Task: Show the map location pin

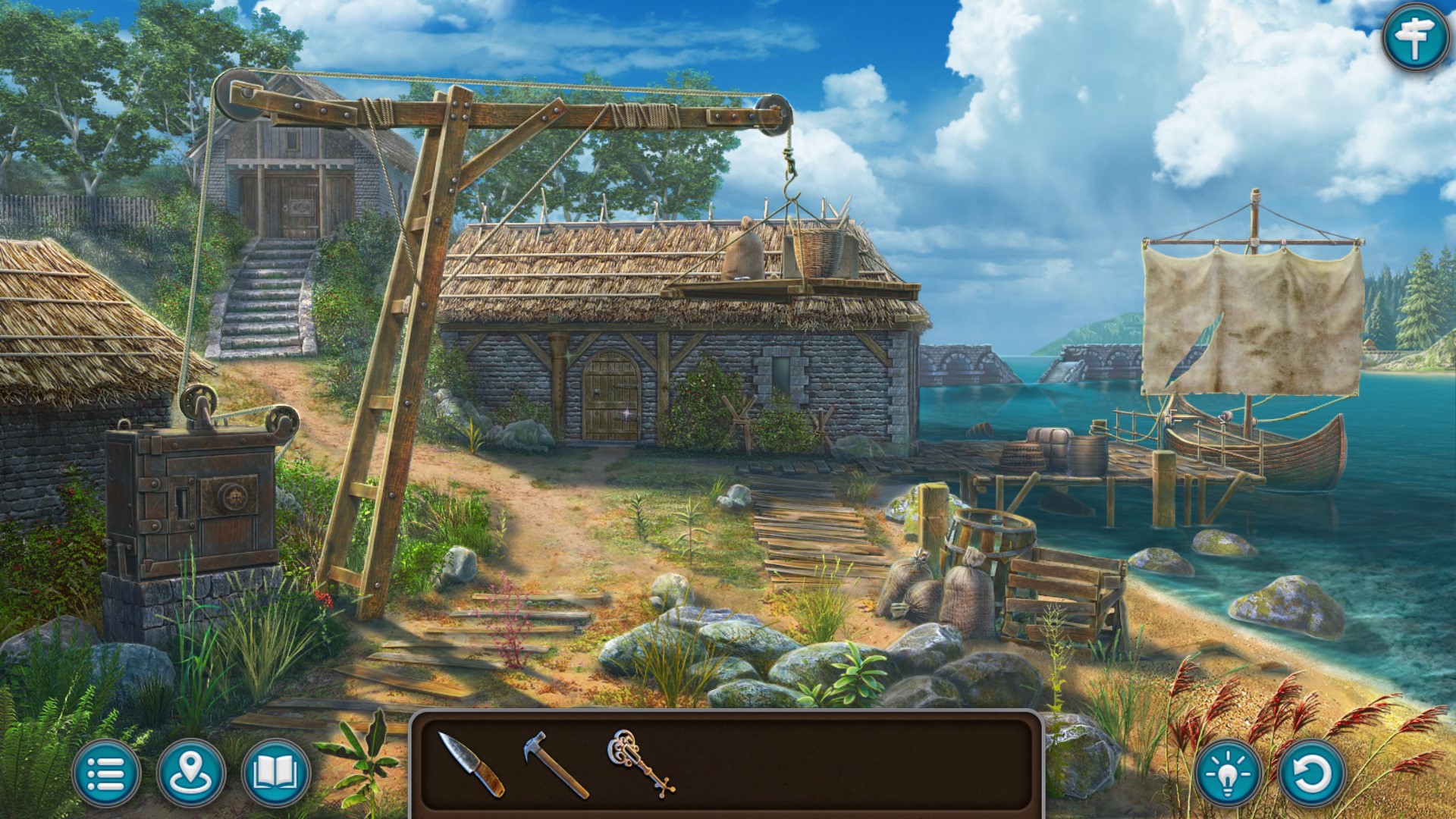Action: pyautogui.click(x=191, y=773)
